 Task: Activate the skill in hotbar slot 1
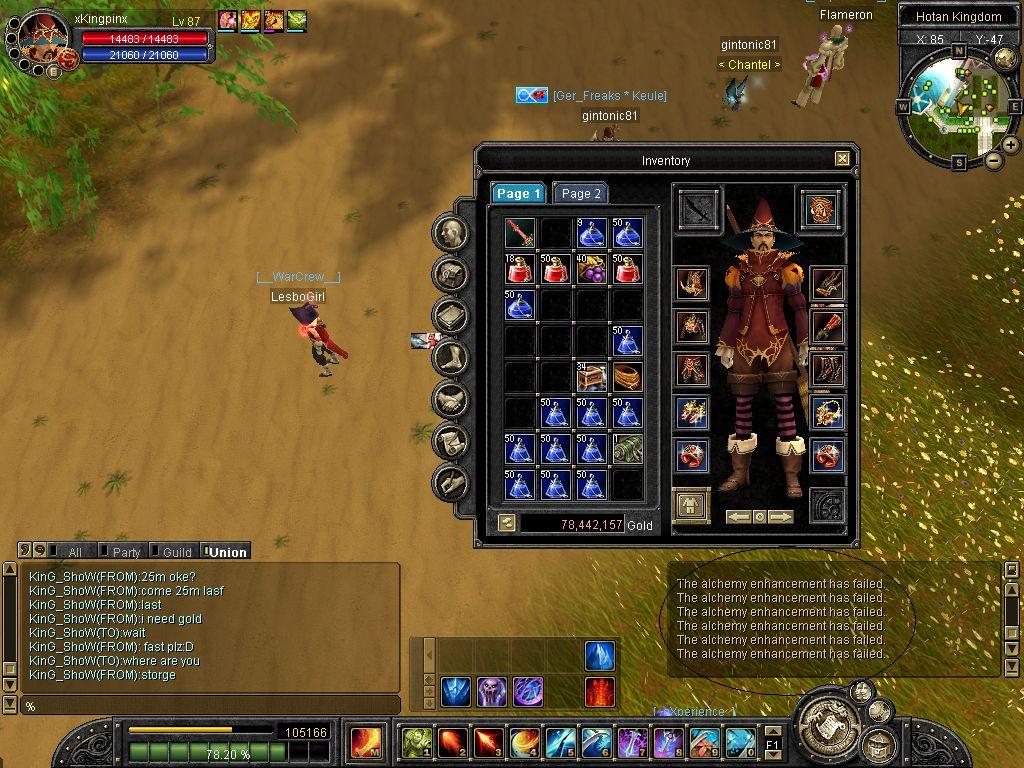coord(417,742)
